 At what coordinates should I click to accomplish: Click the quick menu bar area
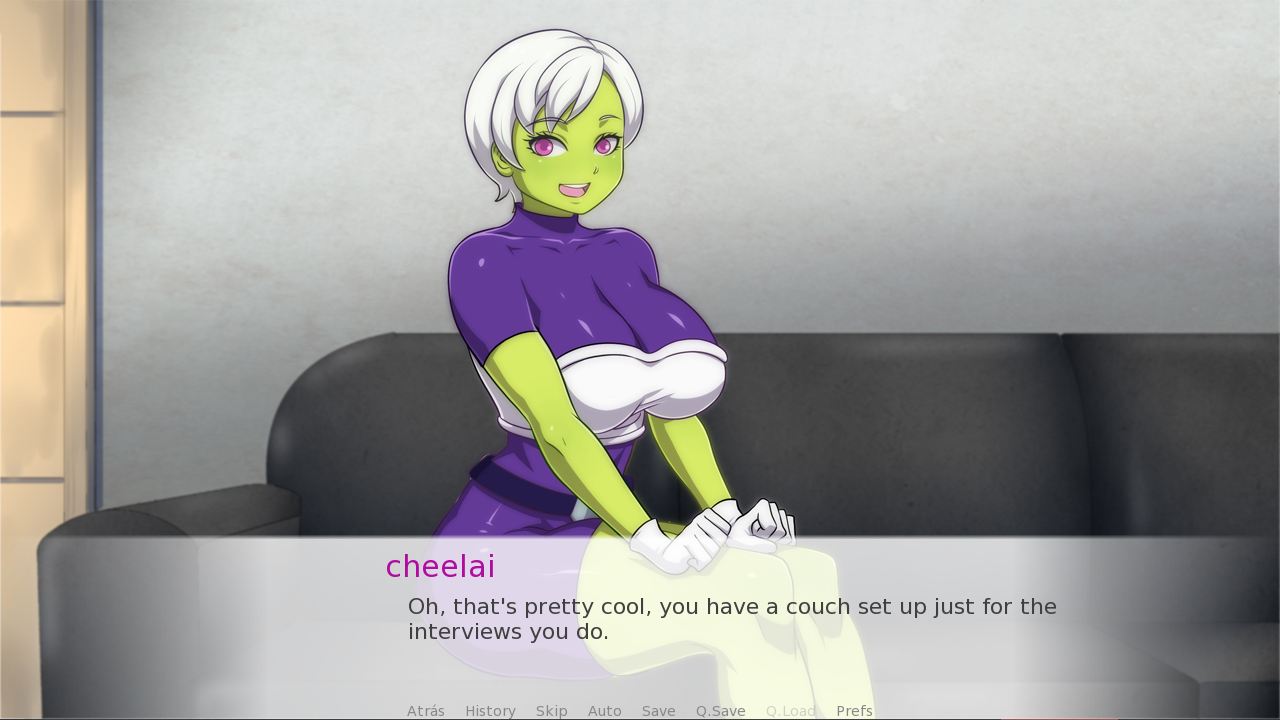[640, 711]
